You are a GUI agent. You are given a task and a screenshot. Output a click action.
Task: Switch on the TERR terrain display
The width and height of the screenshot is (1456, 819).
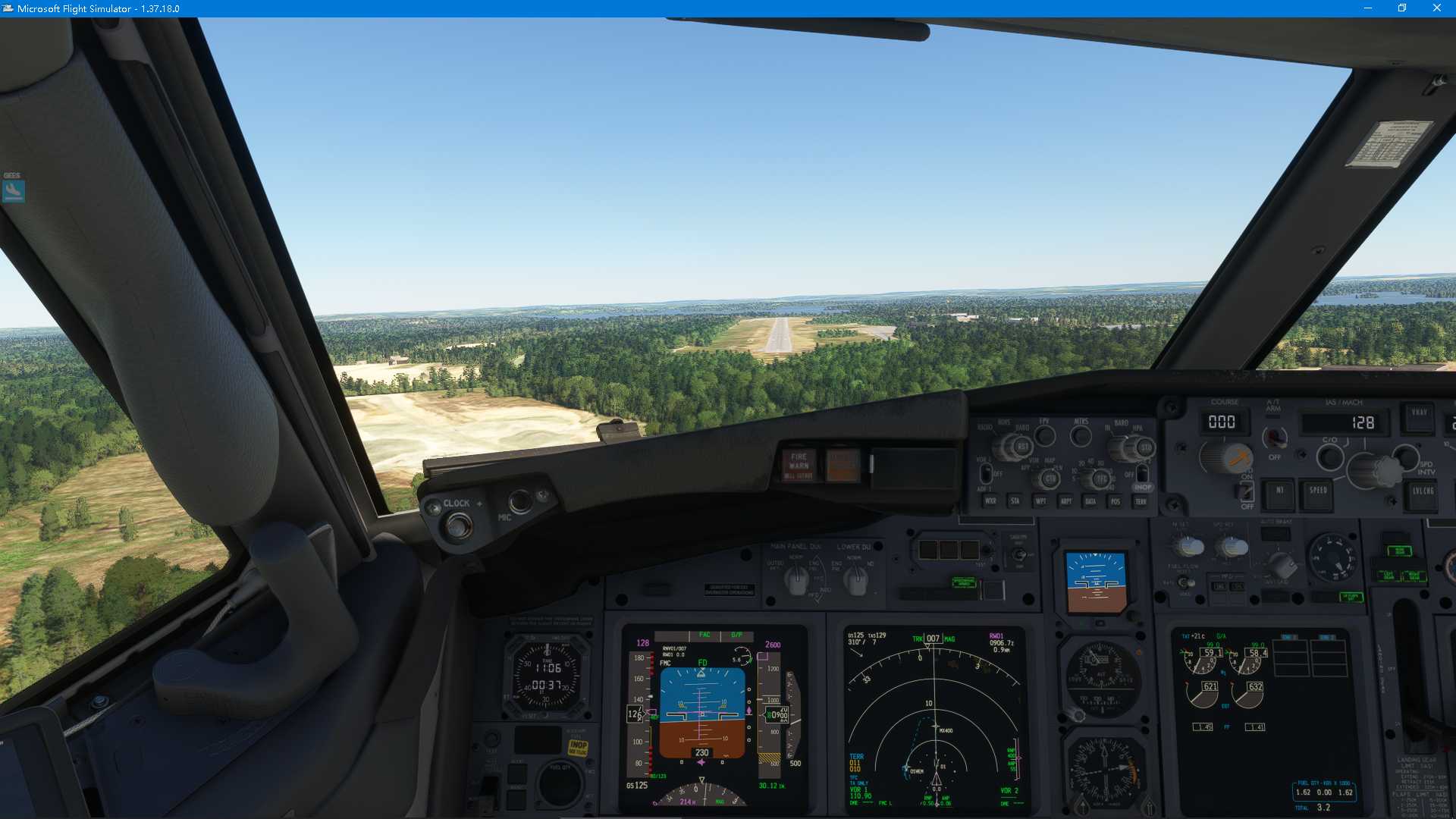[1141, 501]
